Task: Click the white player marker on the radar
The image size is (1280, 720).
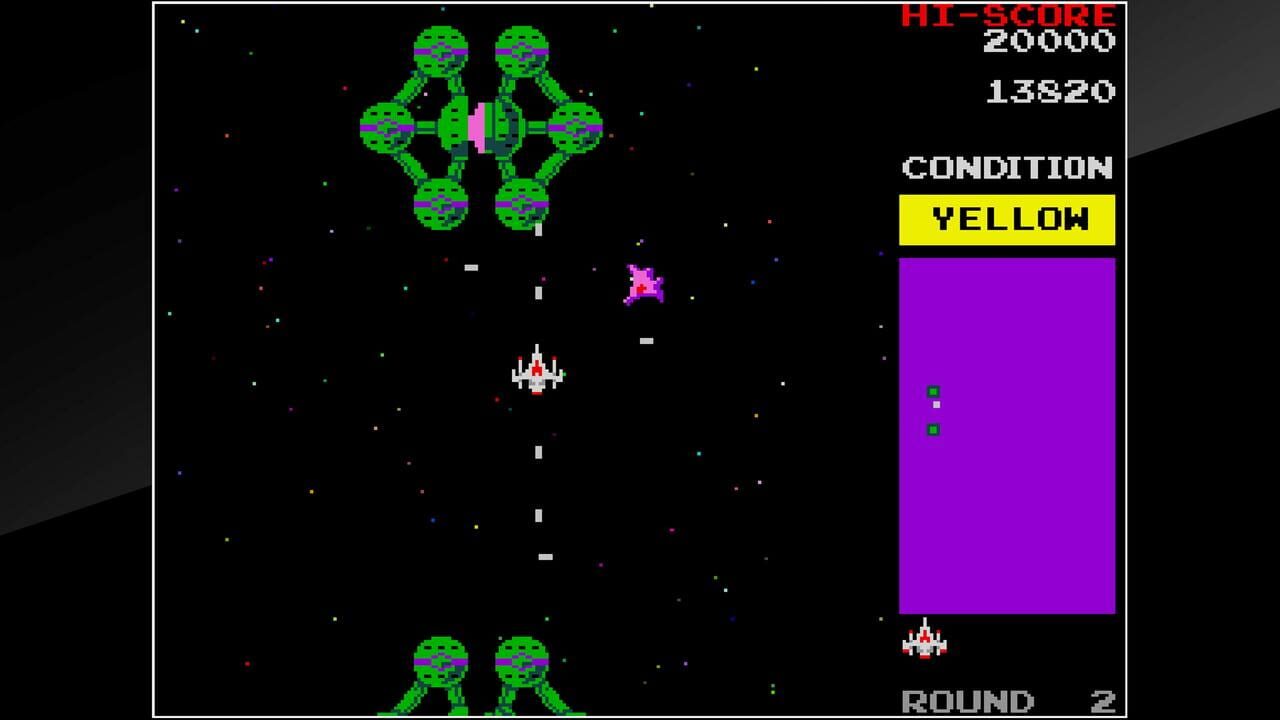Action: tap(935, 405)
